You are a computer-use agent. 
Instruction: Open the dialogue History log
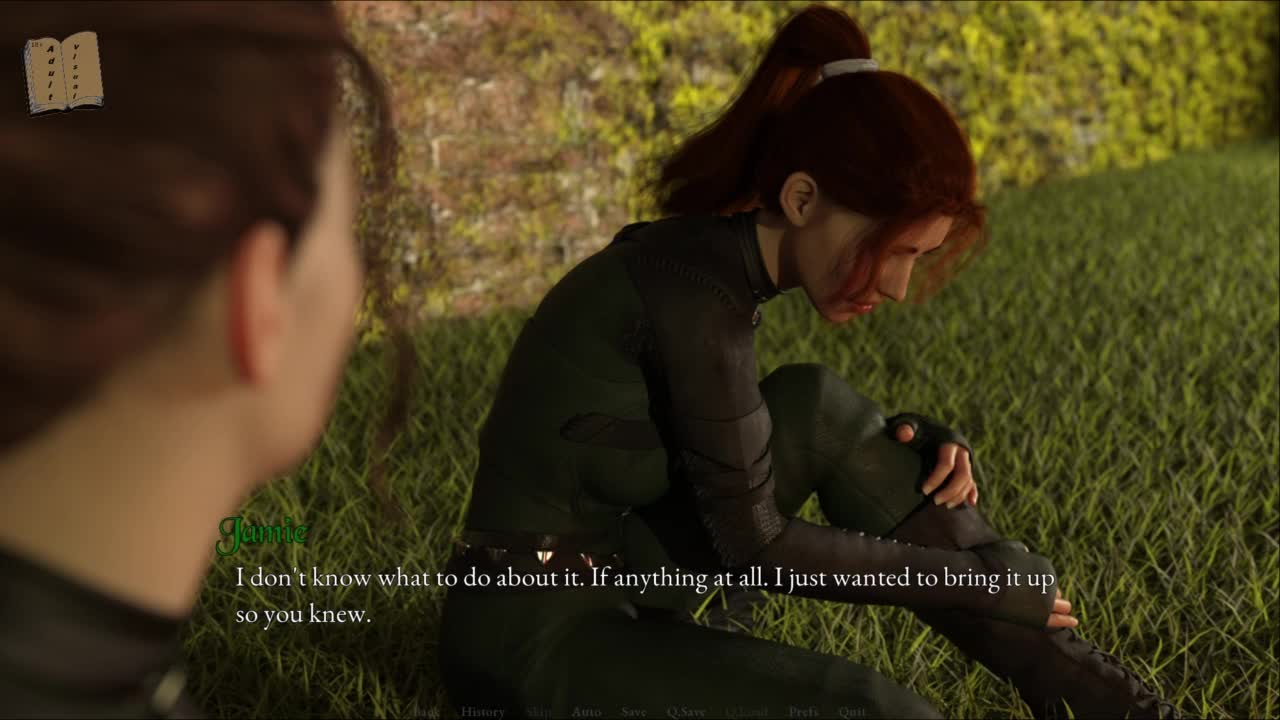[483, 712]
